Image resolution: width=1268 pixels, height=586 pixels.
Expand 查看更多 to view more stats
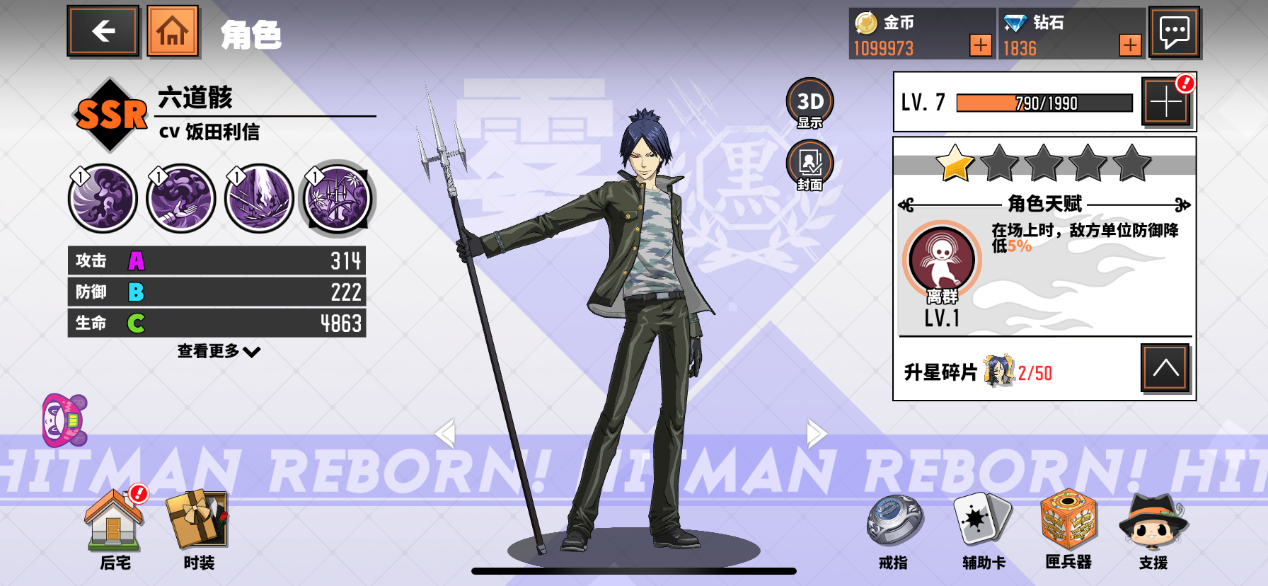[219, 351]
